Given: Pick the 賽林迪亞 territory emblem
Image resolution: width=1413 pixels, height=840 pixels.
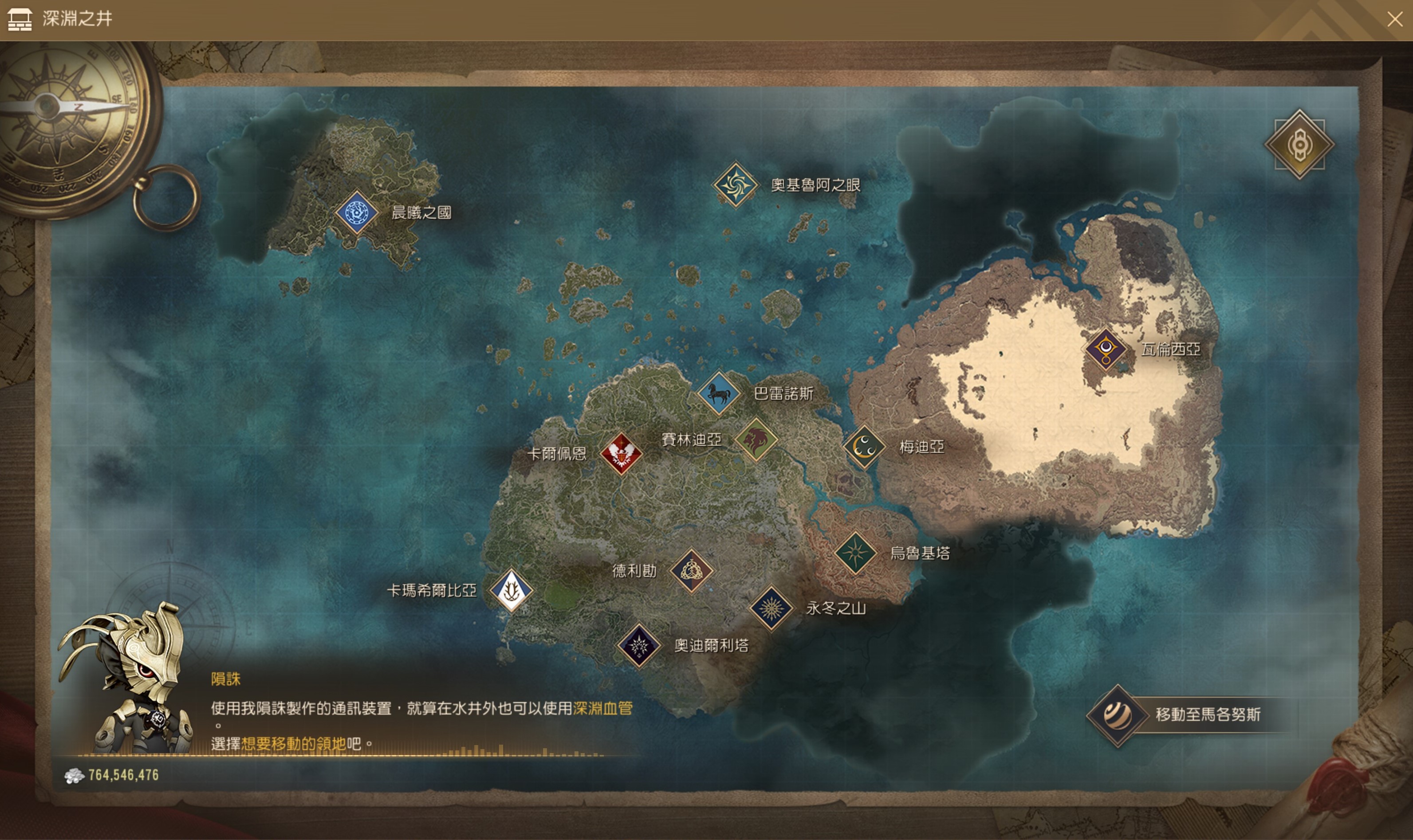Looking at the screenshot, I should (756, 439).
